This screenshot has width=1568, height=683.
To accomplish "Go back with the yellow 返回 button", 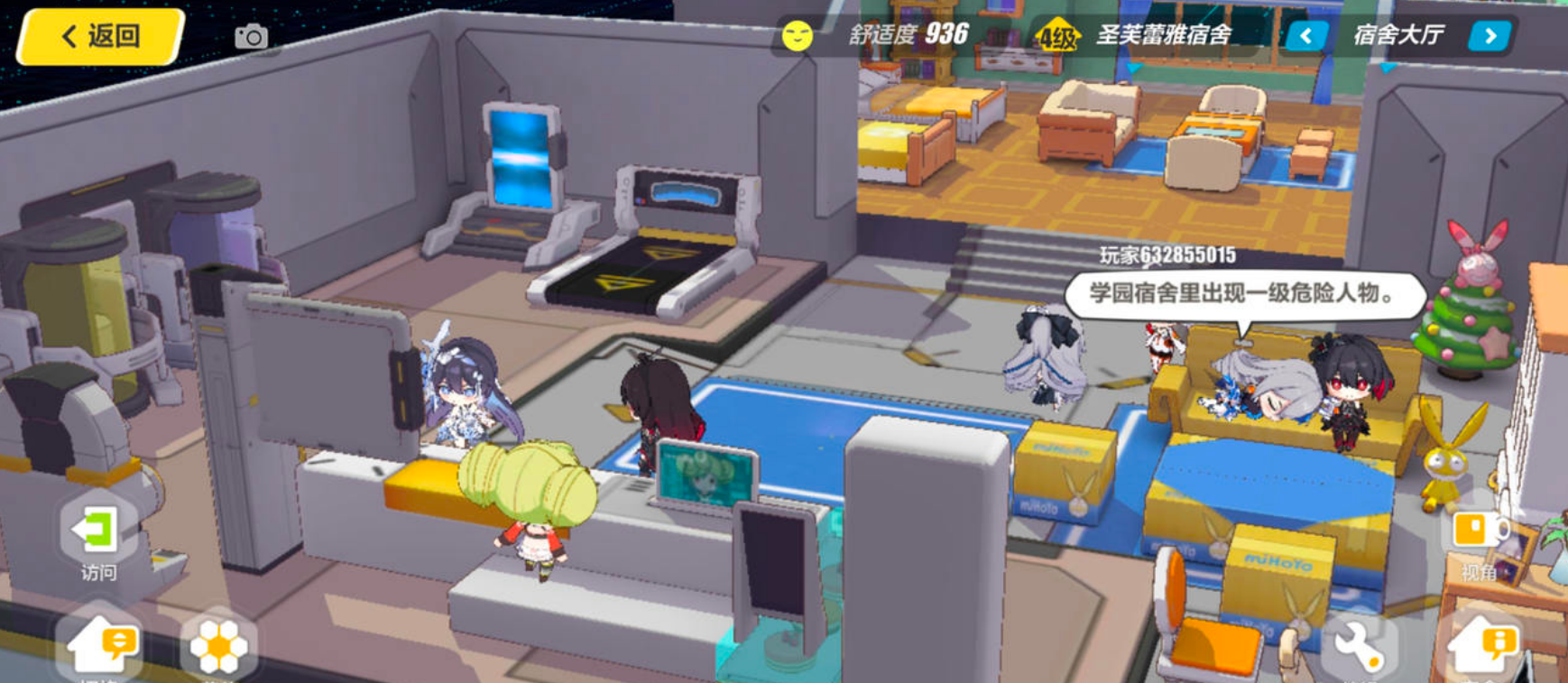I will pos(101,37).
